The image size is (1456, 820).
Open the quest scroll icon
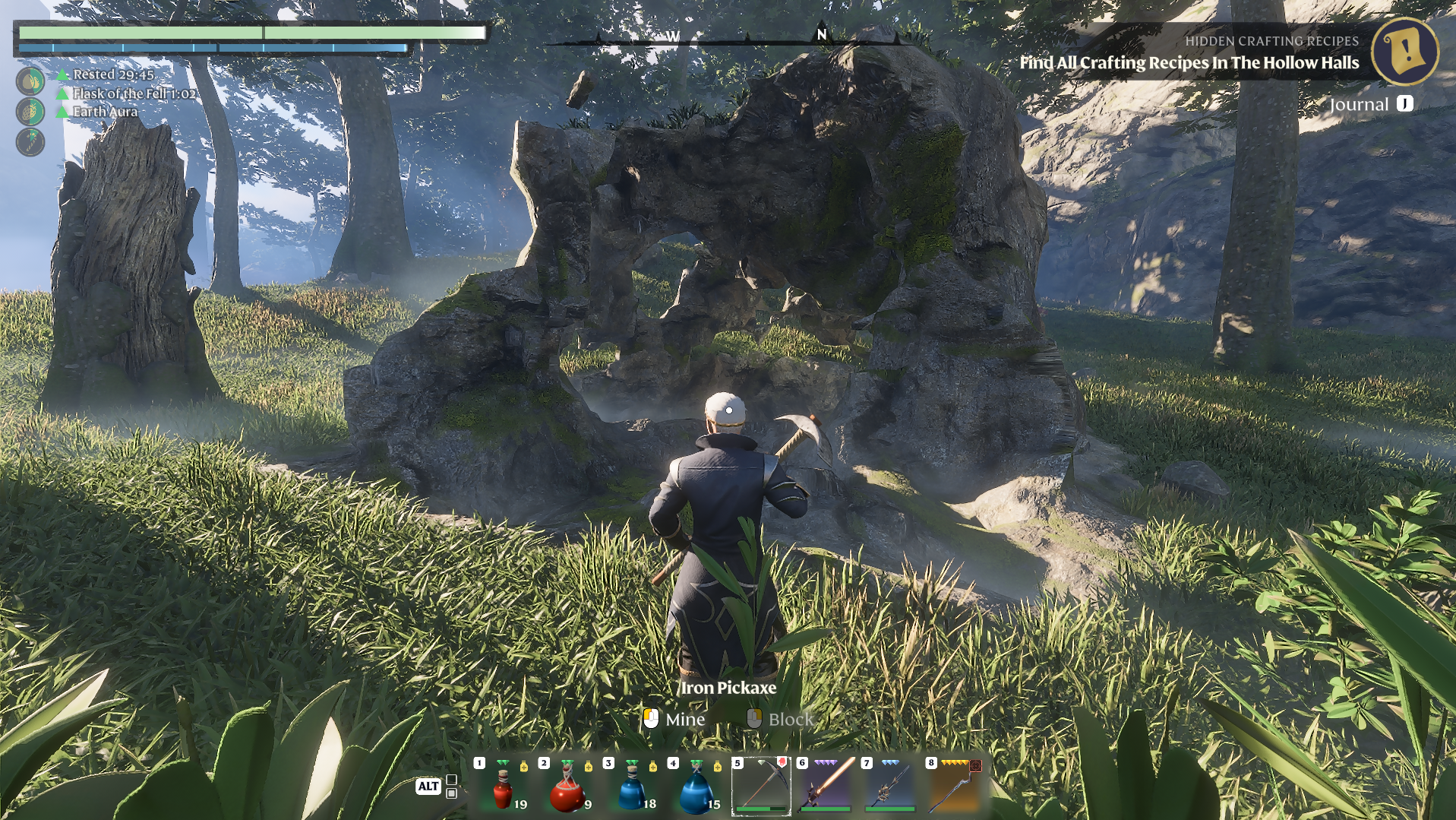coord(1405,51)
